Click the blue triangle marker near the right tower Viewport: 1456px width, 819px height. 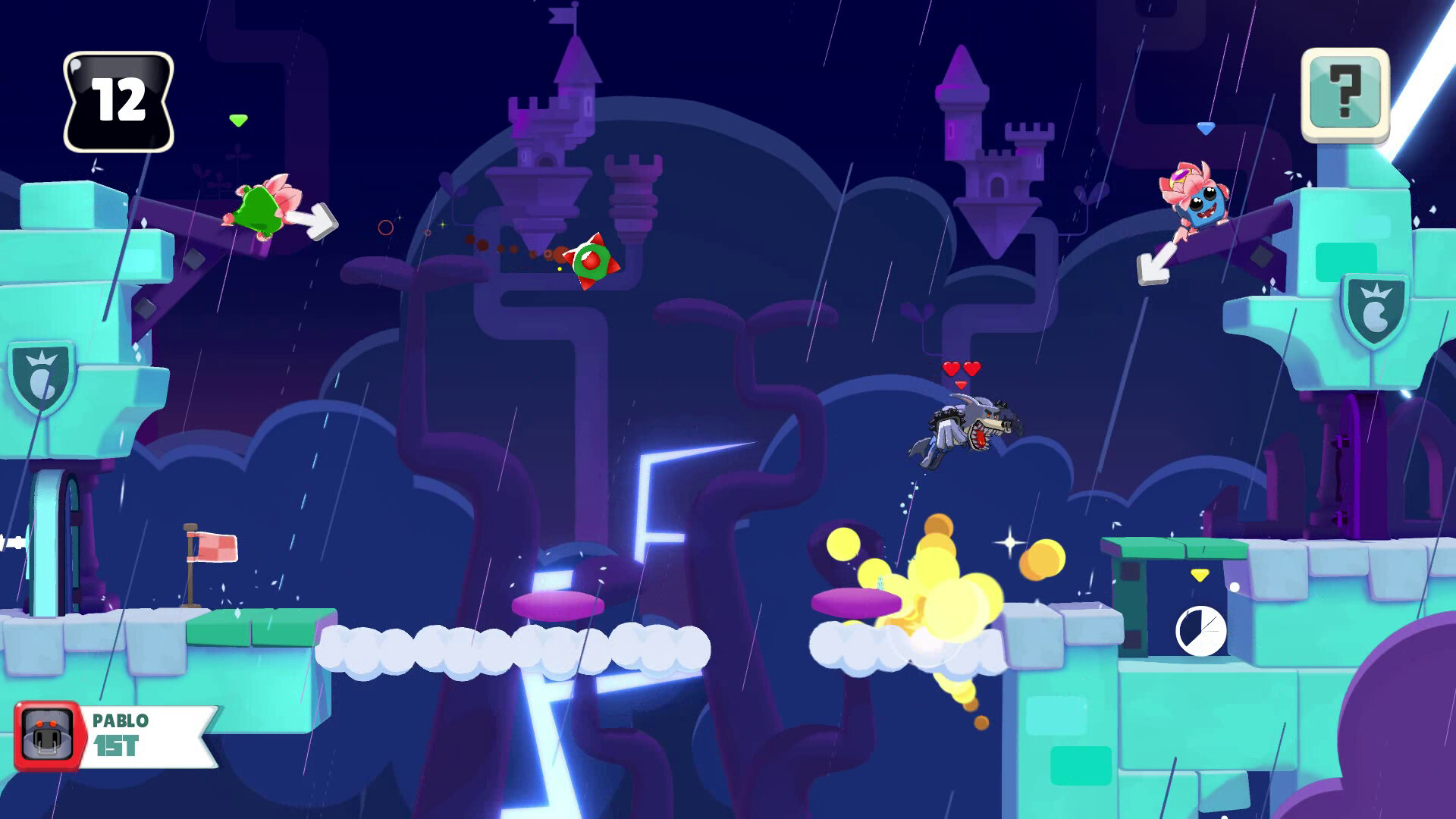(1204, 129)
